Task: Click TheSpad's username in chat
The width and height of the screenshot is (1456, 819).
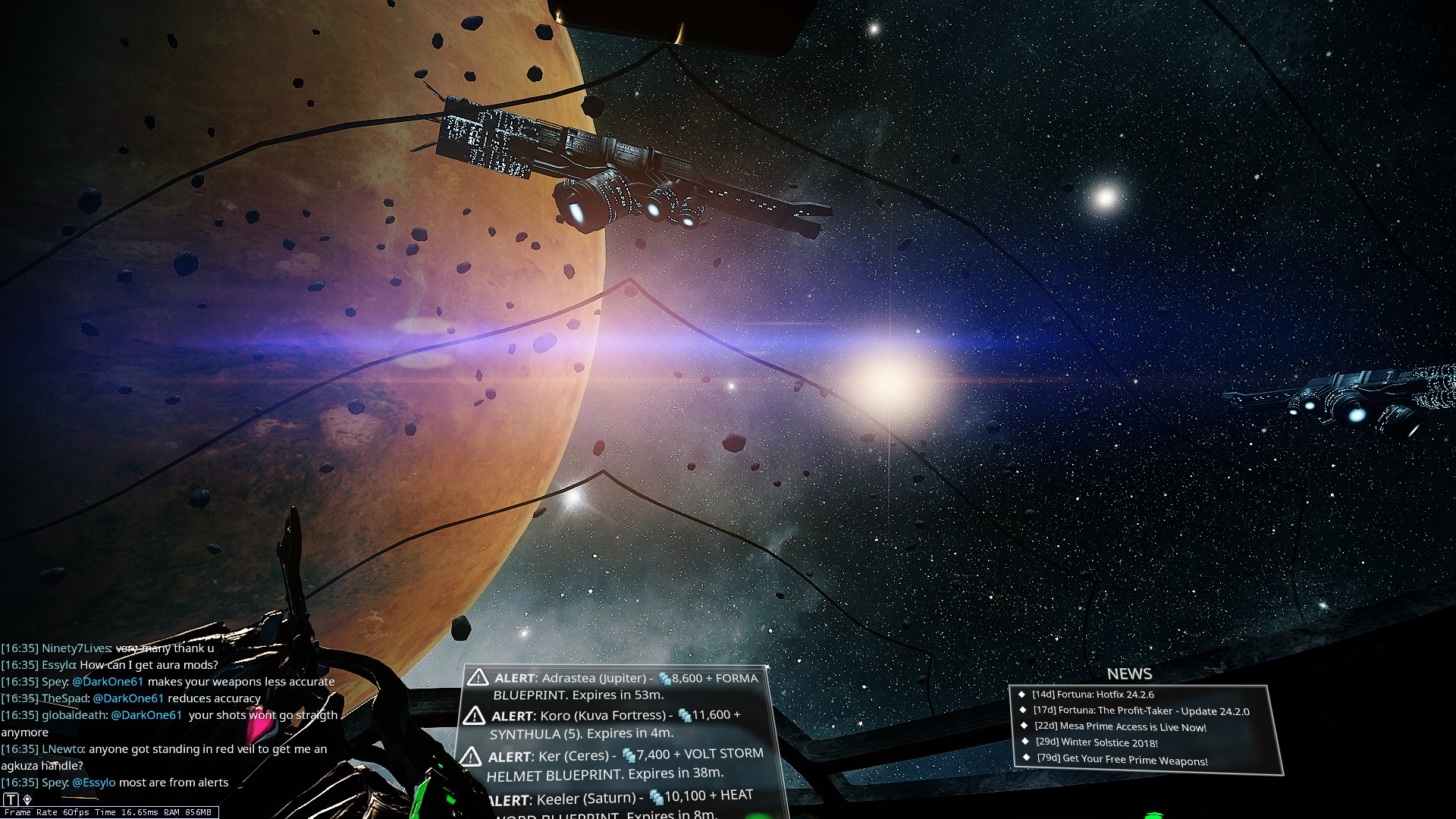Action: tap(64, 698)
